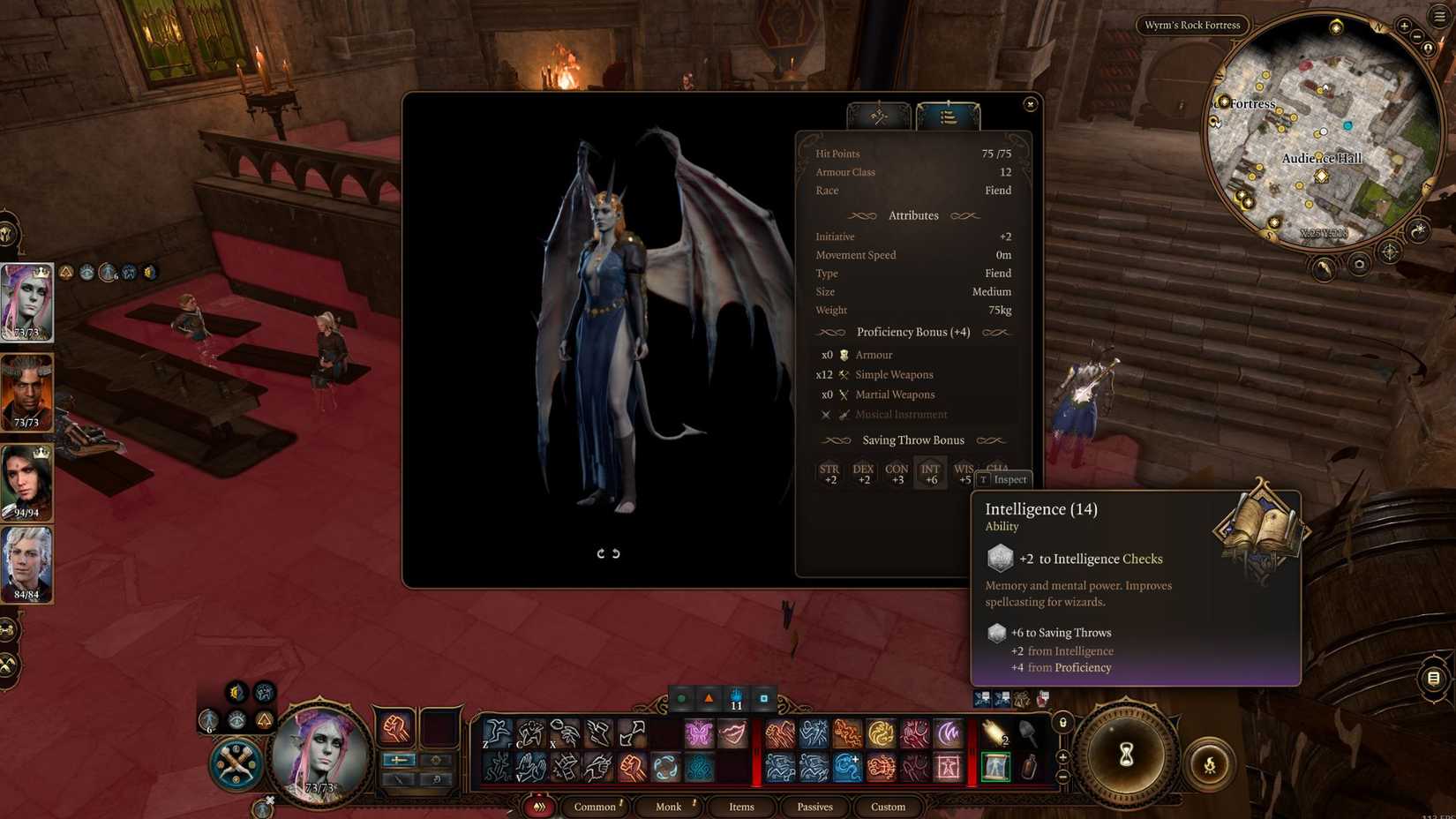
Task: Select Karlach's portrait in the party panel
Action: (x=26, y=391)
